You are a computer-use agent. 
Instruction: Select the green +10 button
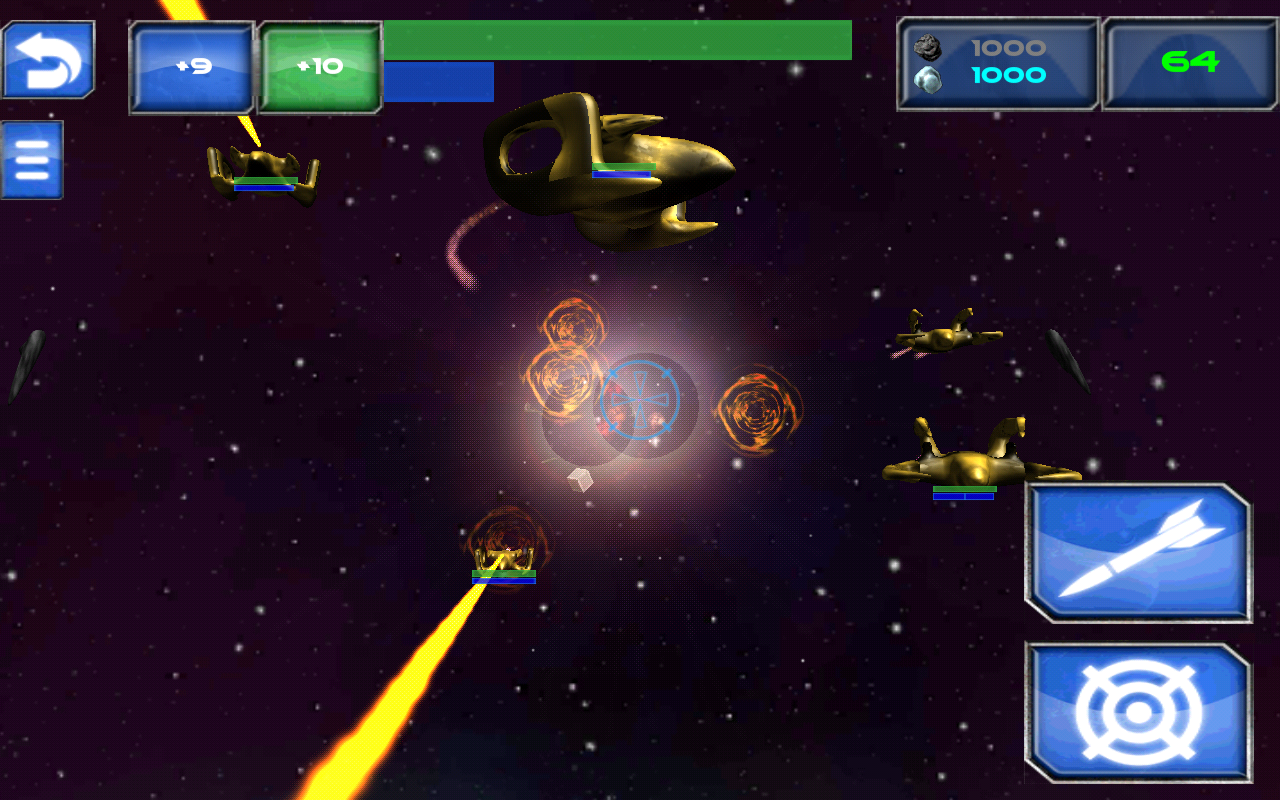[321, 67]
